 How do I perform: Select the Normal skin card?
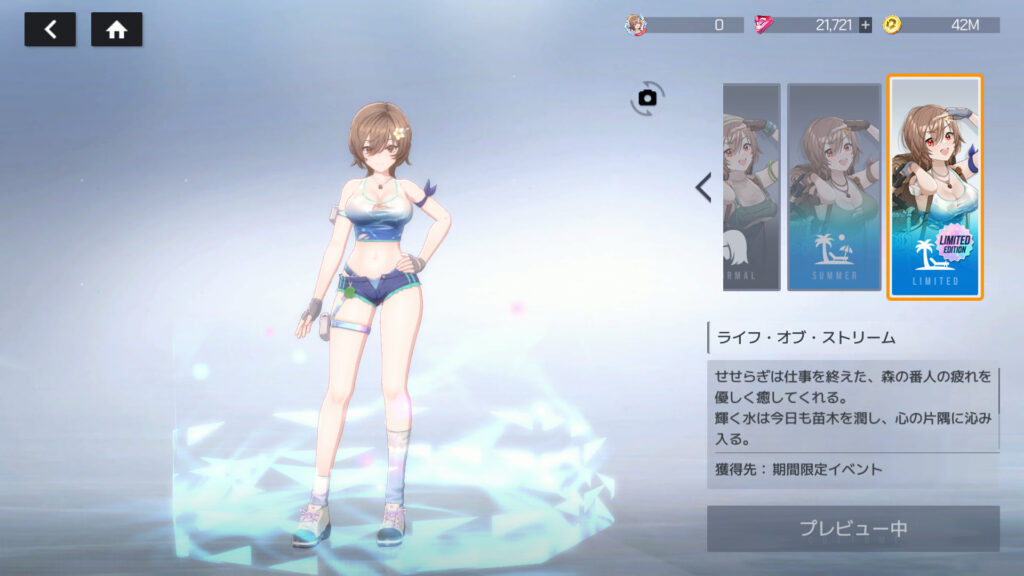pos(751,187)
